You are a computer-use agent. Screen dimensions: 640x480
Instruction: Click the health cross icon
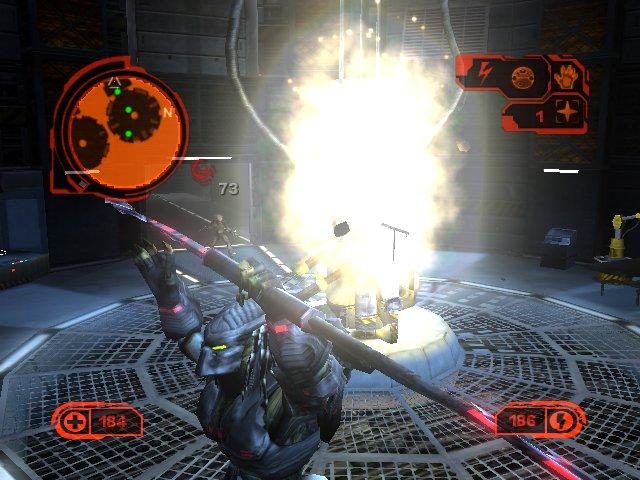75,422
